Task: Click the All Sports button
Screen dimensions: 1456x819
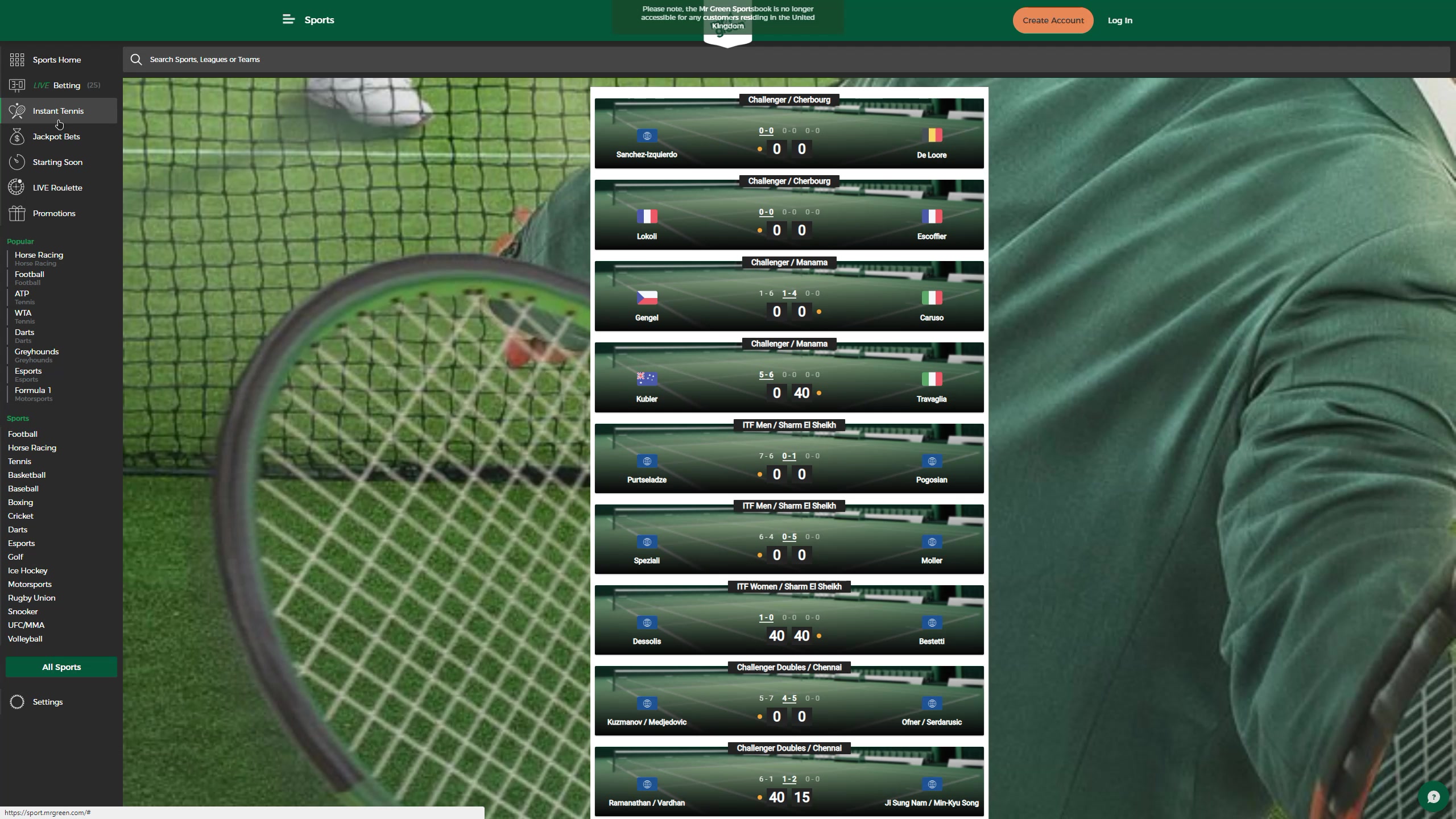Action: click(61, 667)
